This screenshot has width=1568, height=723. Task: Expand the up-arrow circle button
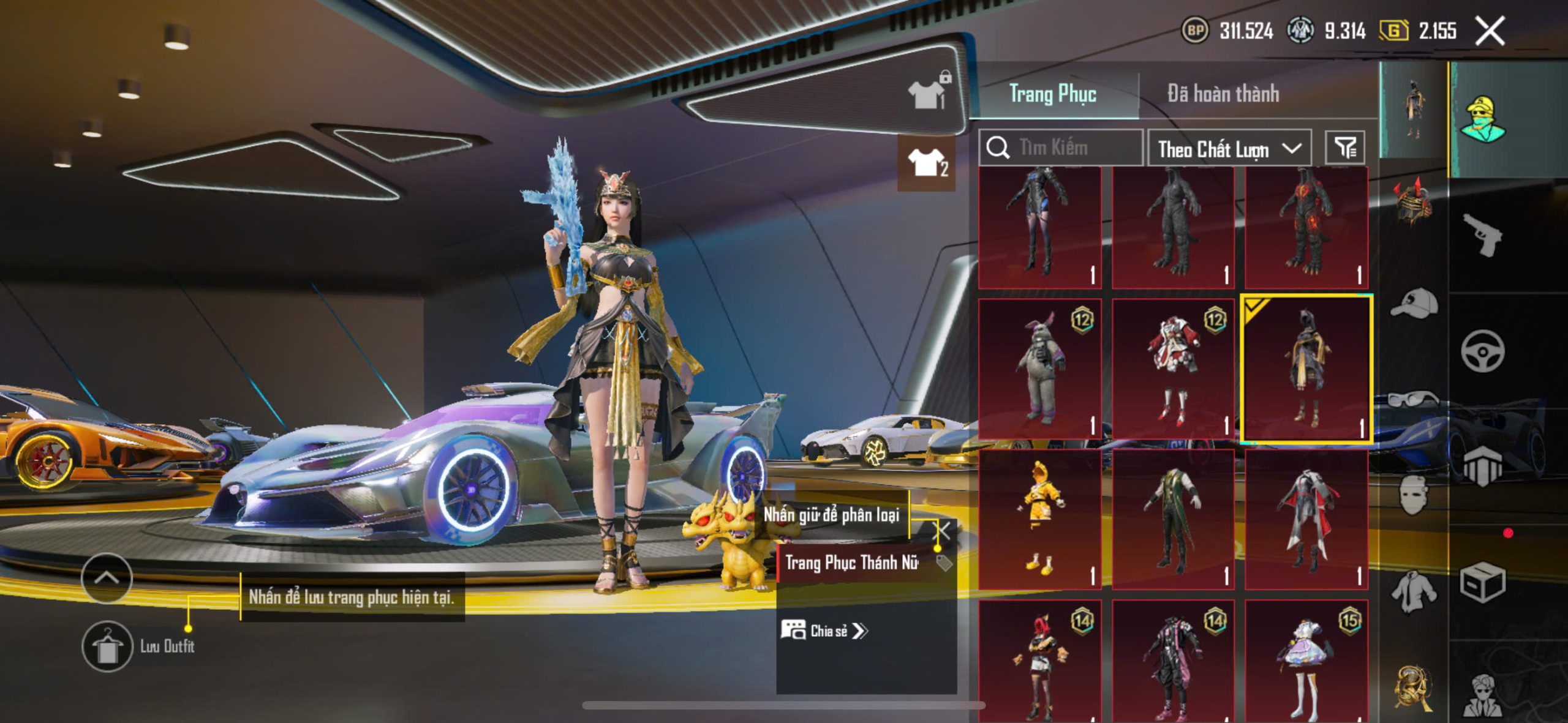[107, 578]
